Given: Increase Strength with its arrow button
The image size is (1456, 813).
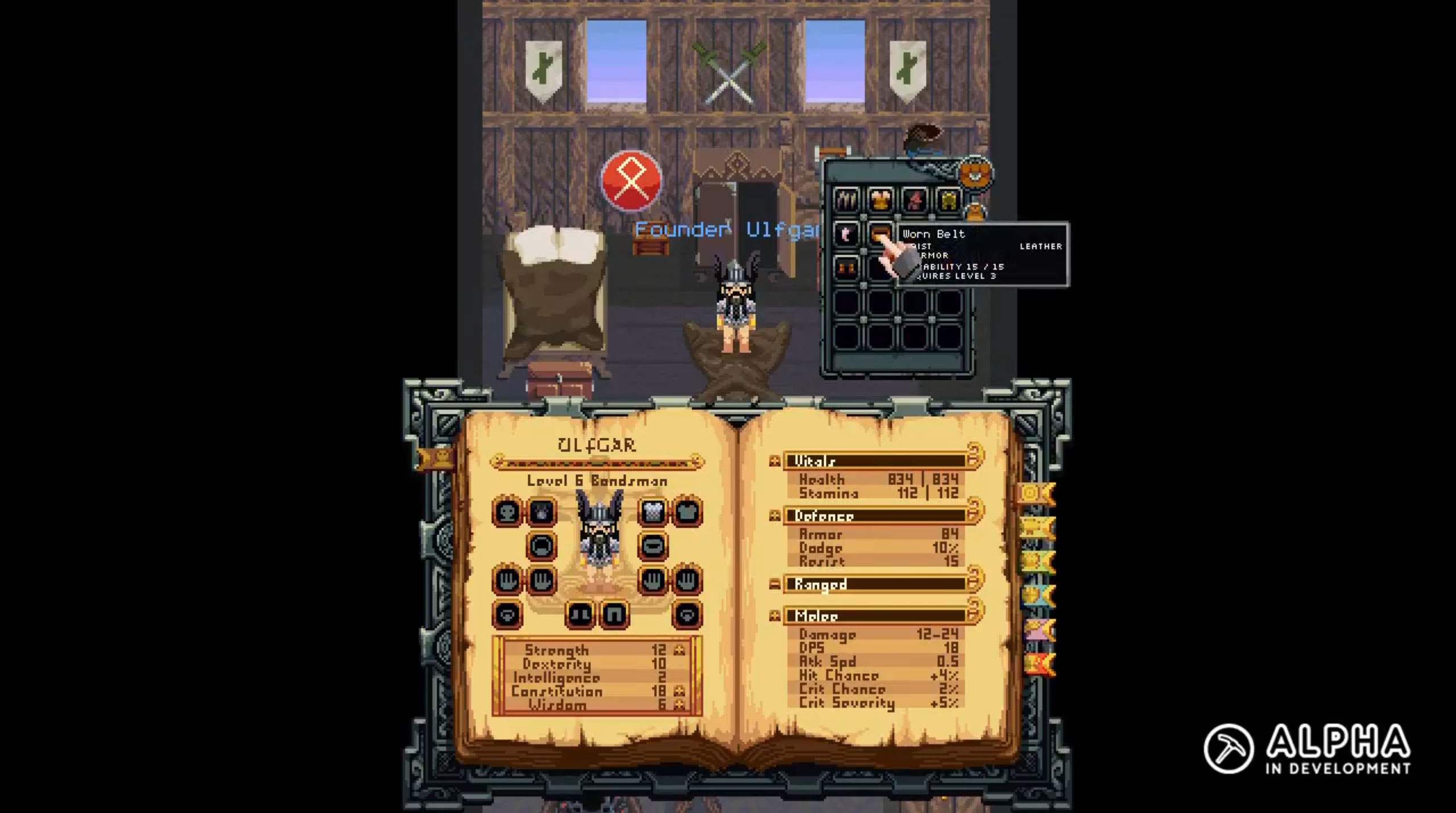Looking at the screenshot, I should point(679,650).
